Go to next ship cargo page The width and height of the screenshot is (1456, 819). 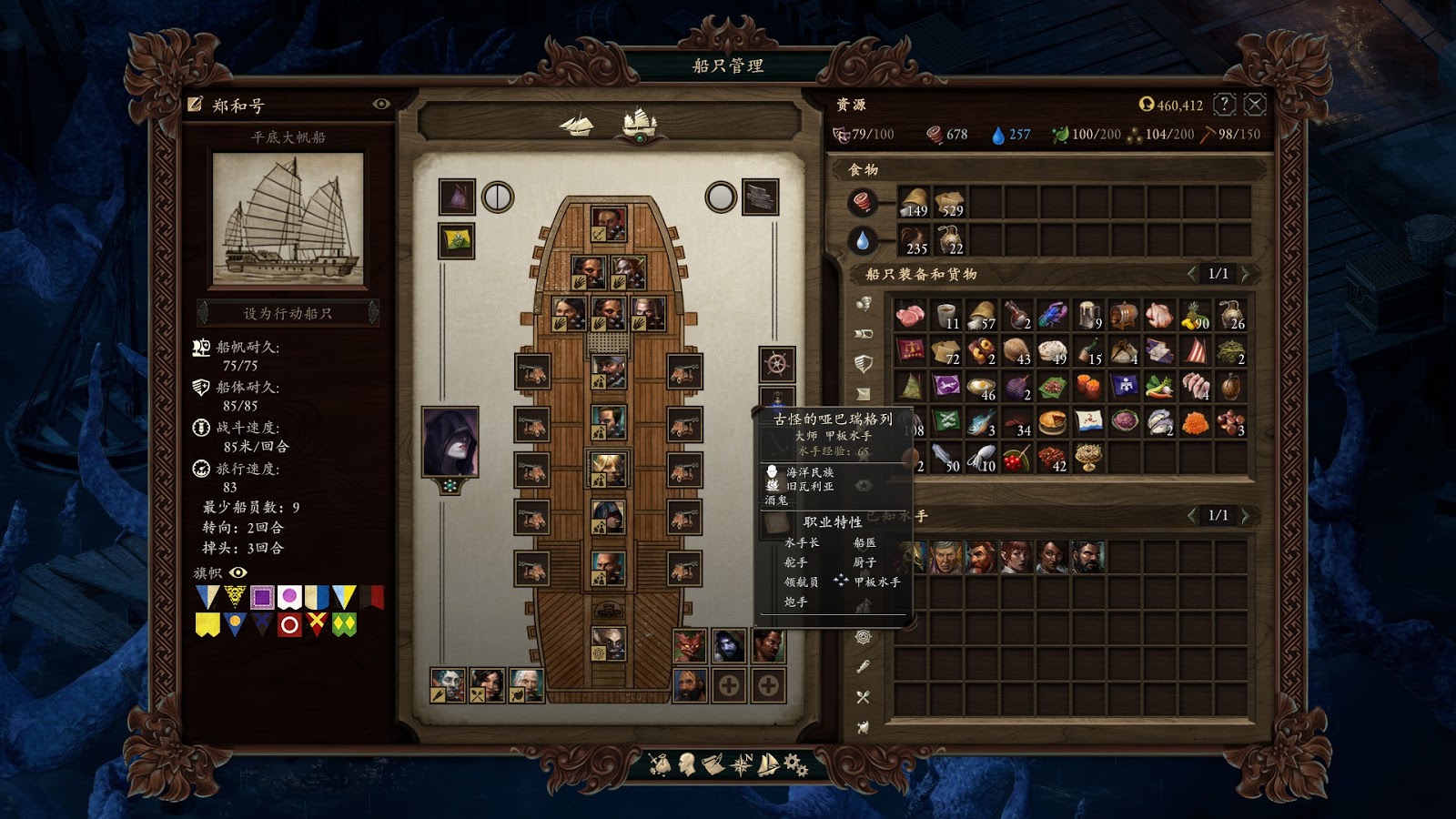(x=1246, y=273)
